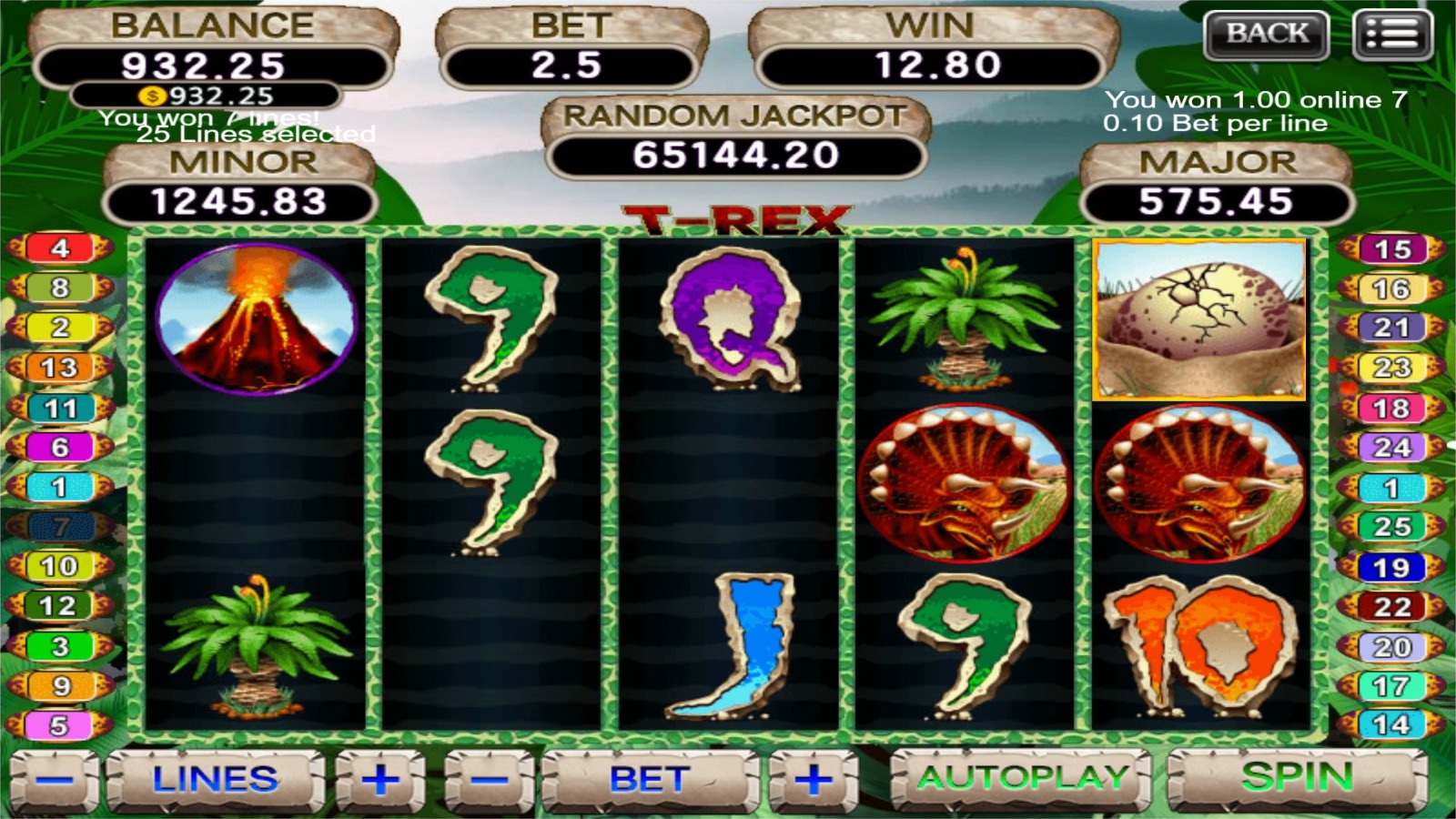Screen dimensions: 1456x819
Task: Click the BET label button at the bottom
Action: (x=650, y=780)
